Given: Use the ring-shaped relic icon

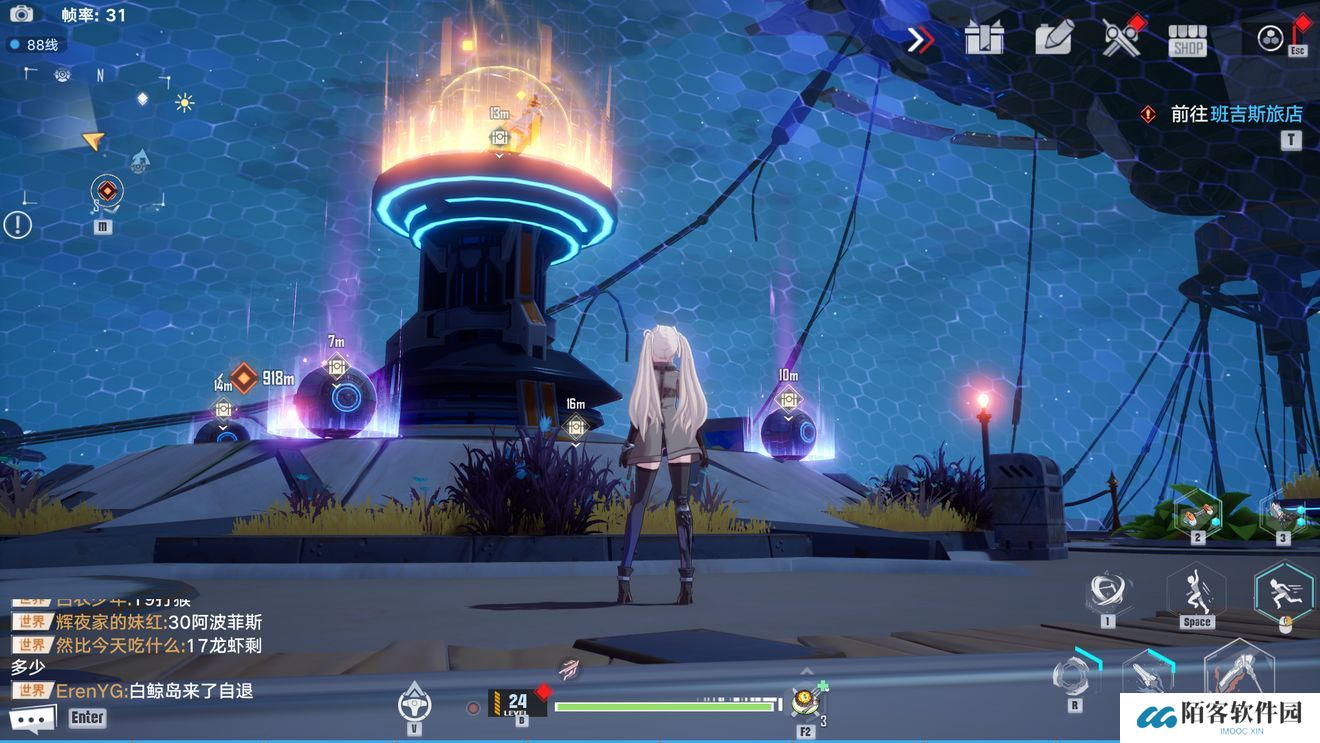Looking at the screenshot, I should coord(1074,673).
